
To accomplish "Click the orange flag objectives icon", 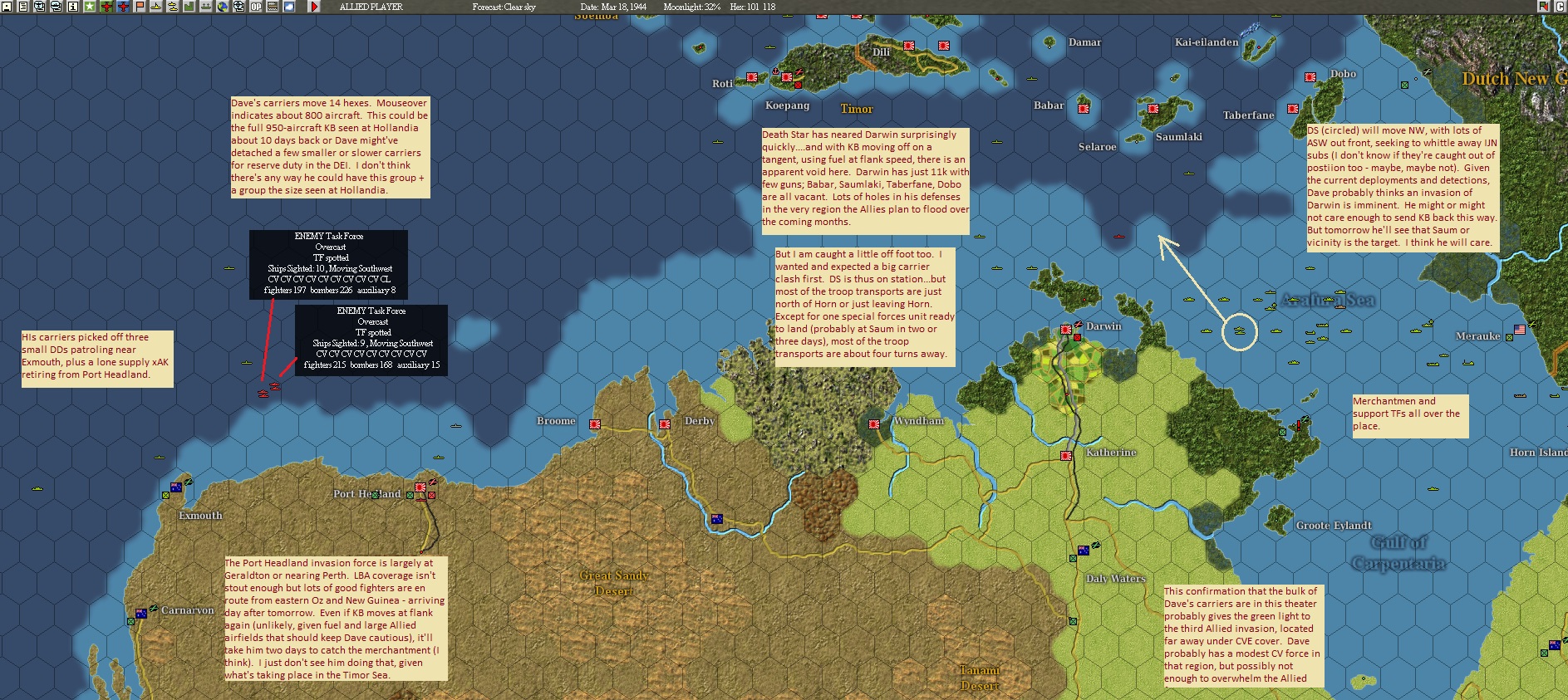I will pyautogui.click(x=138, y=6).
